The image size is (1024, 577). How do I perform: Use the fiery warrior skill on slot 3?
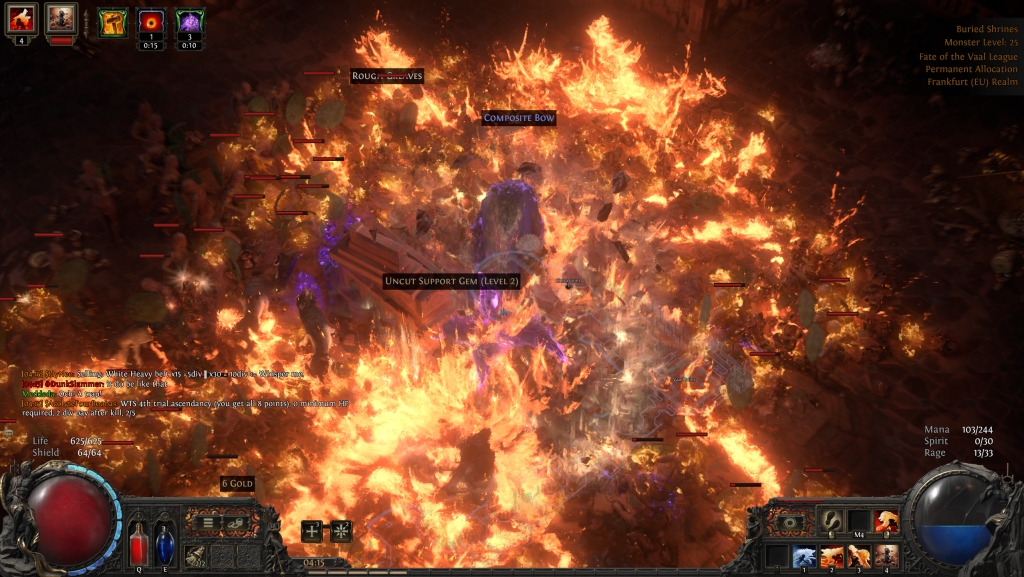point(859,556)
